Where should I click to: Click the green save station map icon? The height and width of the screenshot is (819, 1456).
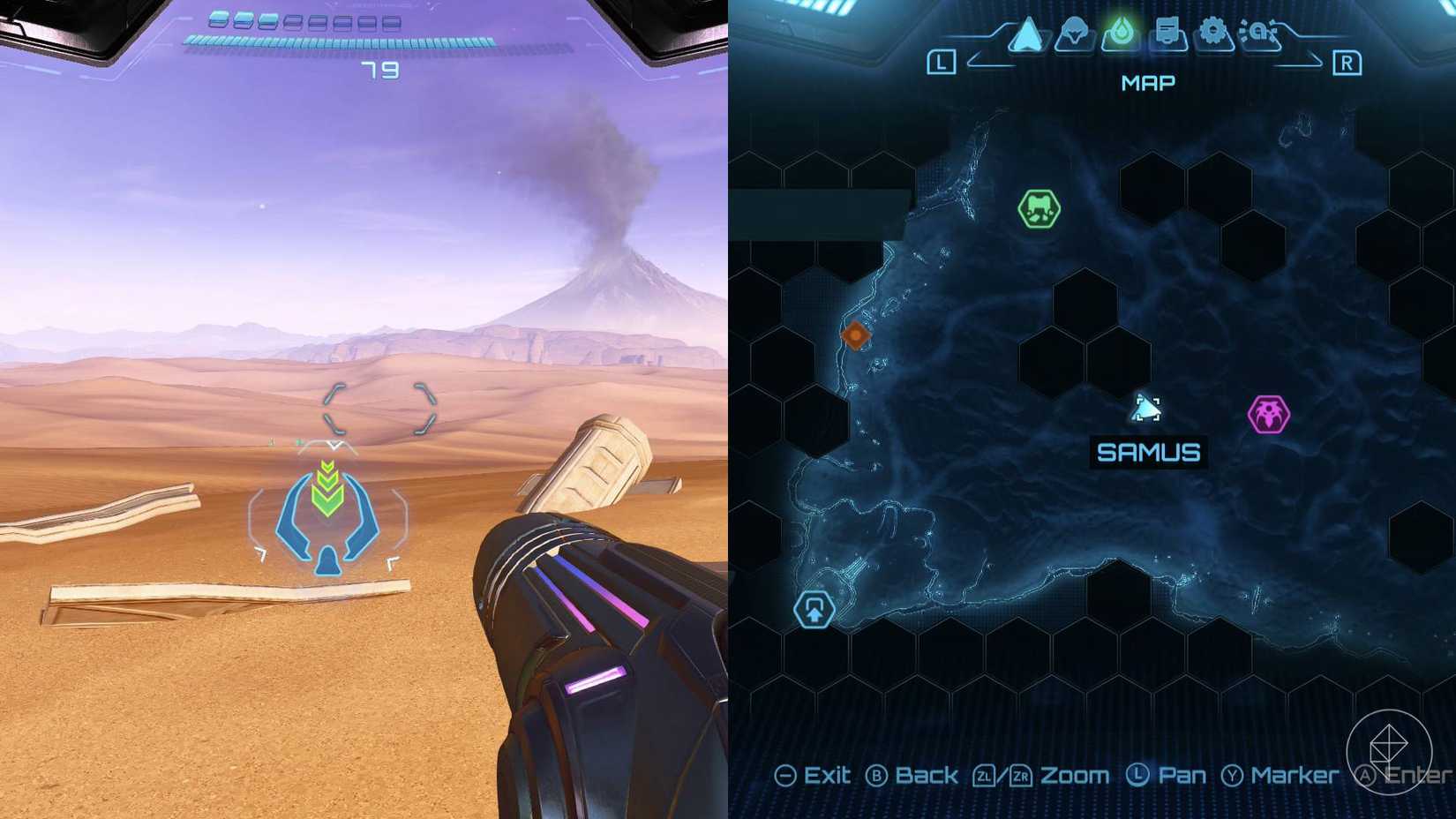point(1039,208)
